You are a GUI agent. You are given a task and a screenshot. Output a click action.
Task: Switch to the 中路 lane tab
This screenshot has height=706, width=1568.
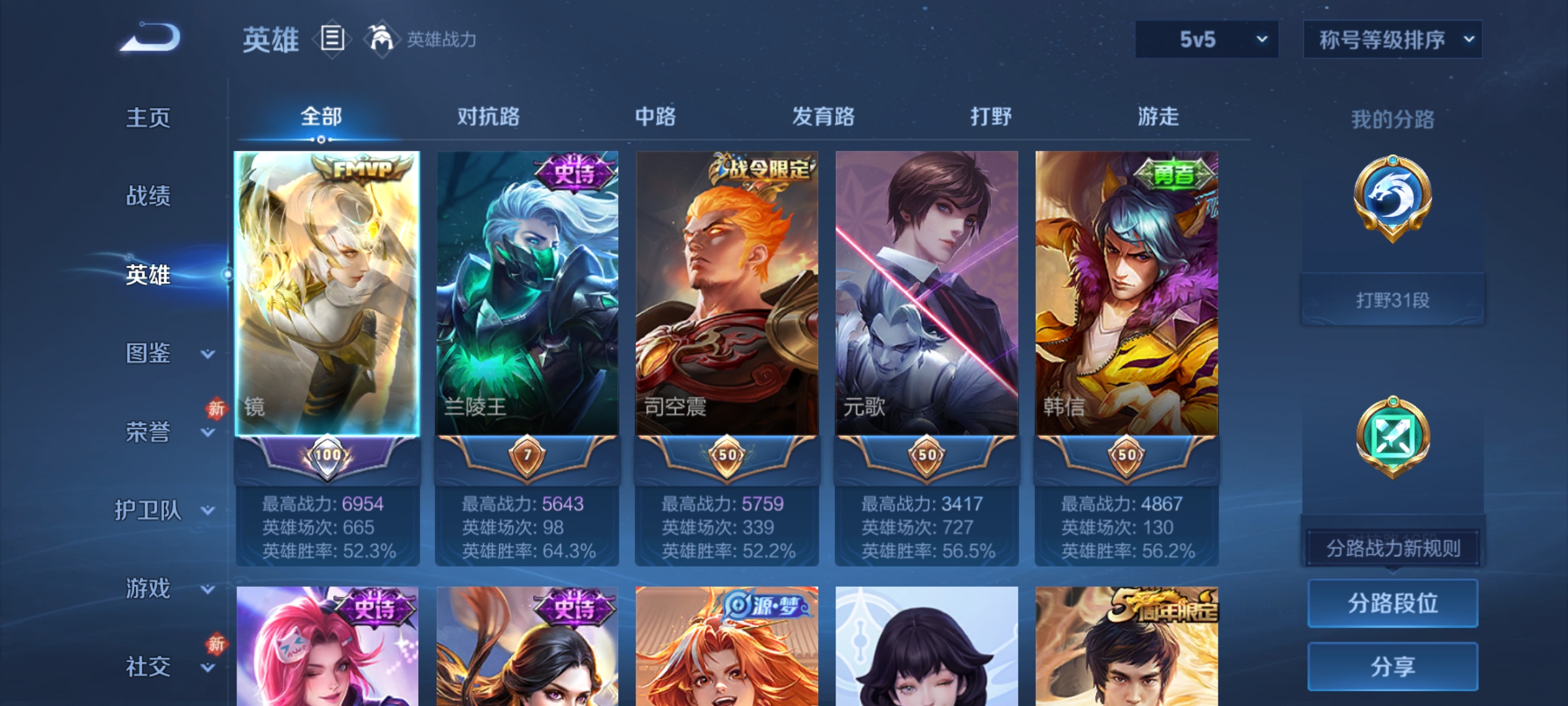[x=655, y=118]
